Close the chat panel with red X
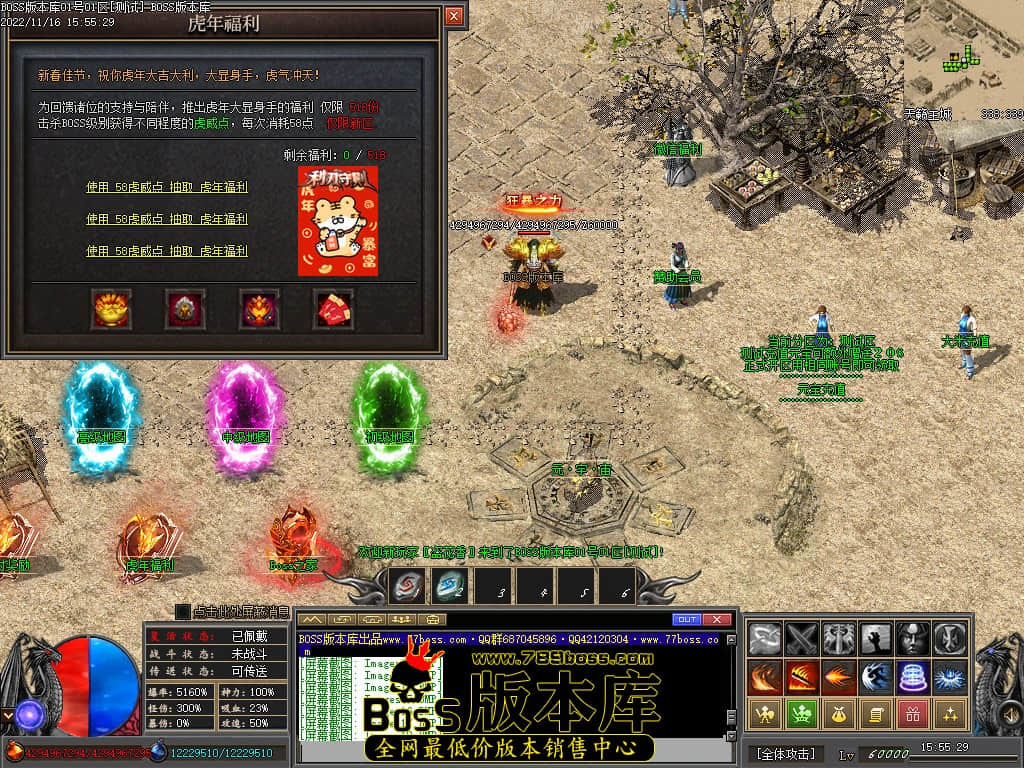1024x768 pixels. (717, 619)
